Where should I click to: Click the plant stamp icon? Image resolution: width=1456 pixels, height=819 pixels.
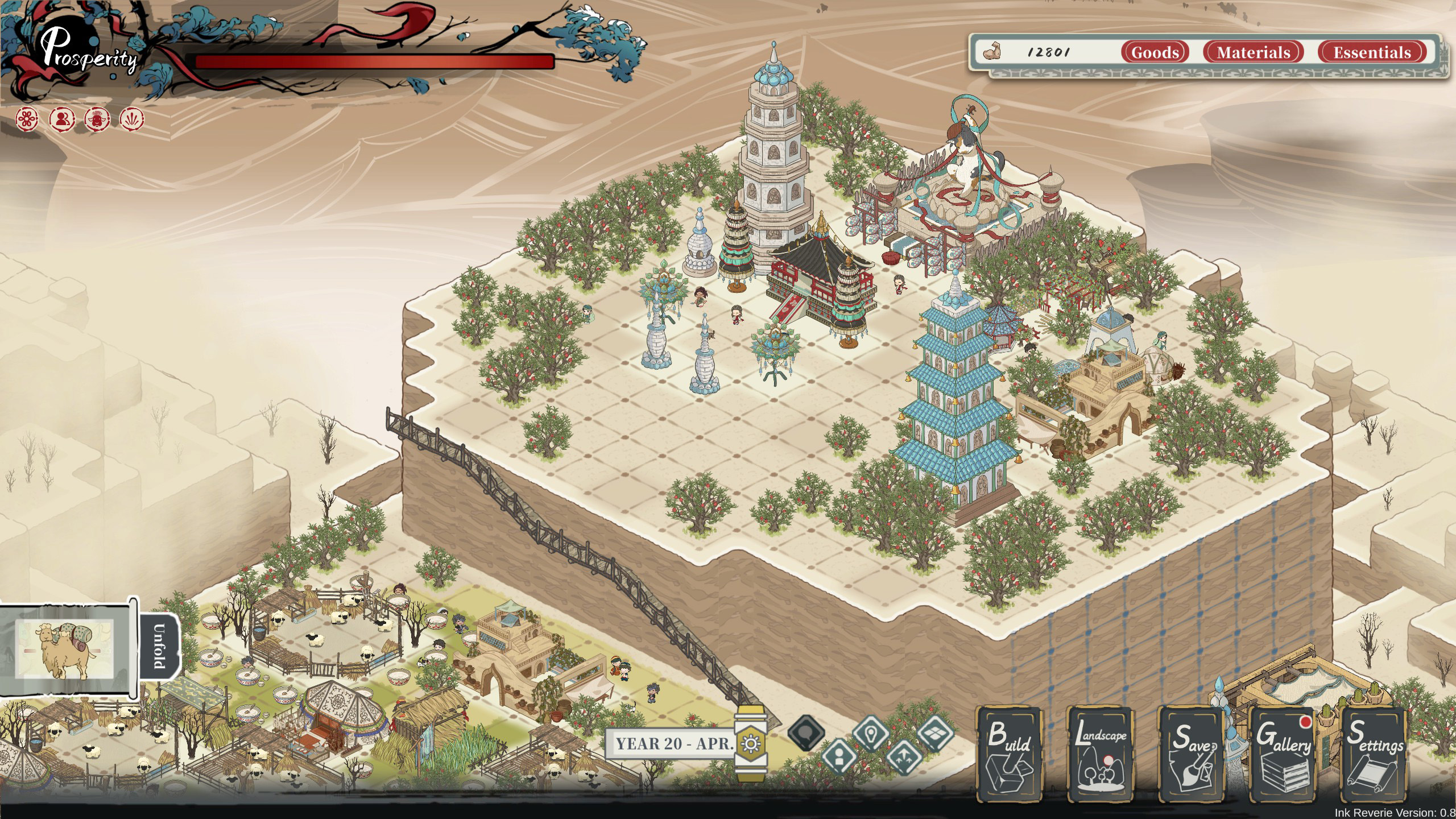coord(132,119)
